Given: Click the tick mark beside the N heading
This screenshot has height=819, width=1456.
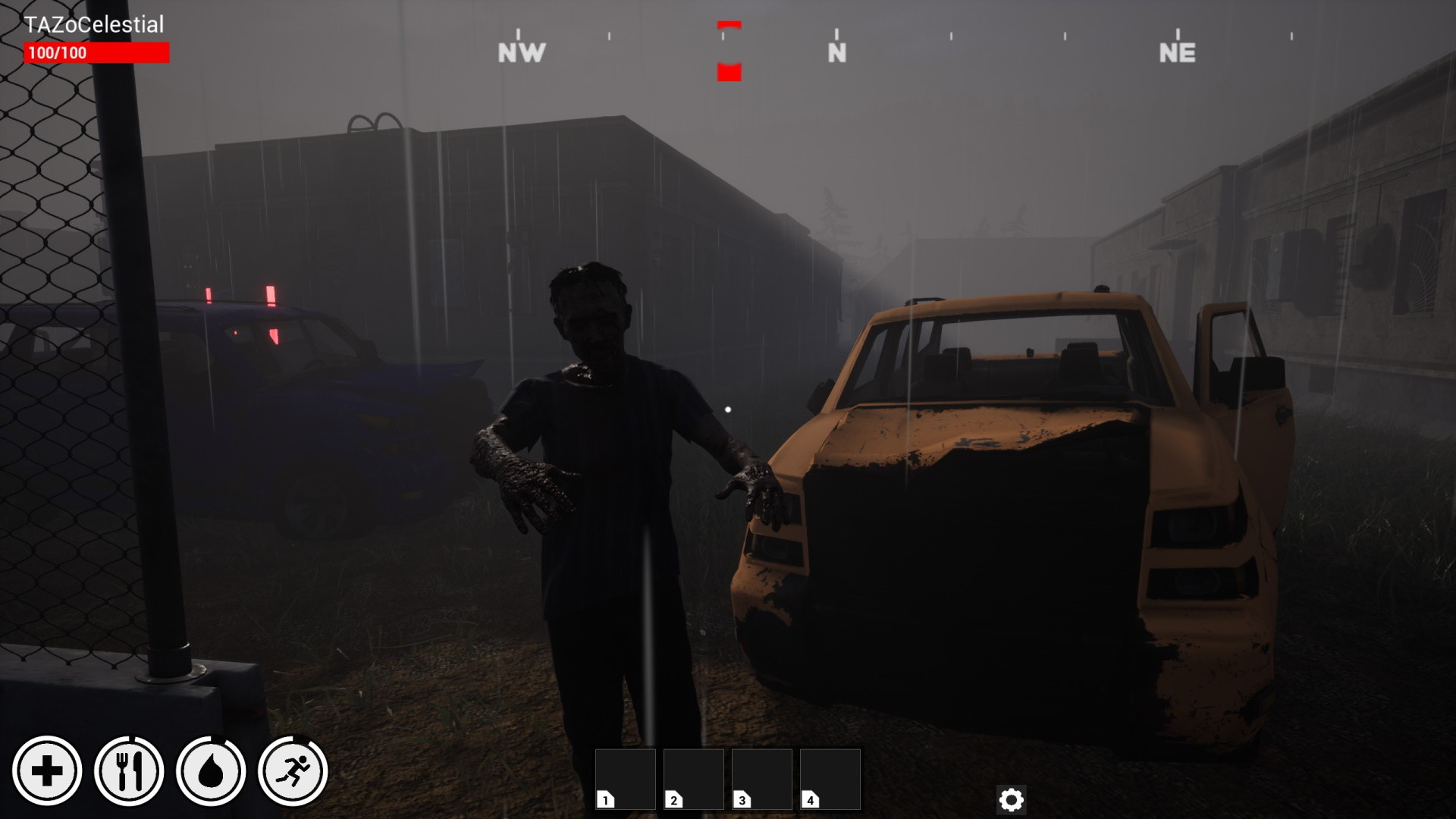Looking at the screenshot, I should [x=836, y=34].
